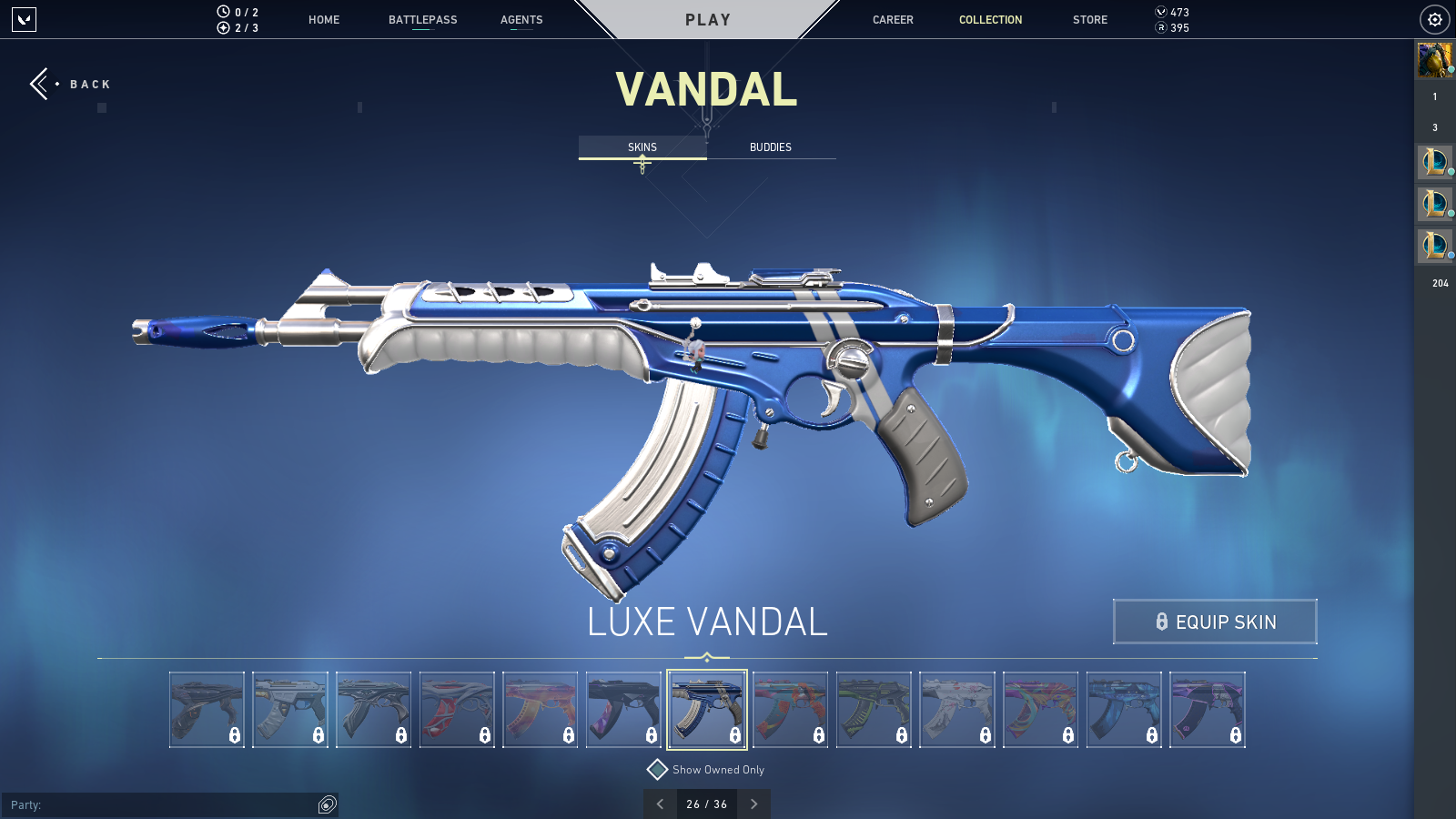Switch to the Buddies tab
The width and height of the screenshot is (1456, 819).
pos(771,147)
